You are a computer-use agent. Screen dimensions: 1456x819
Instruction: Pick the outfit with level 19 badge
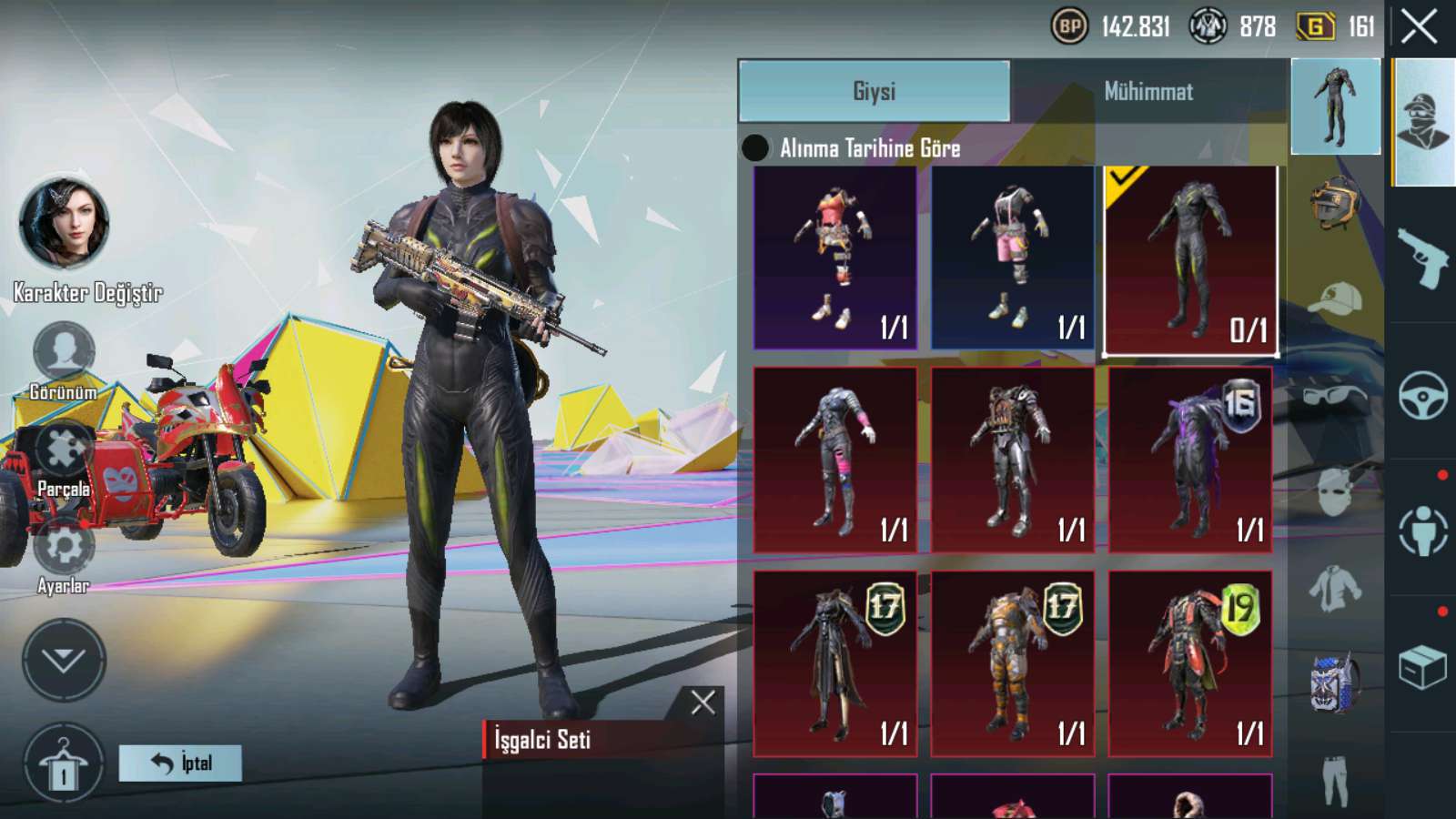tap(1190, 663)
